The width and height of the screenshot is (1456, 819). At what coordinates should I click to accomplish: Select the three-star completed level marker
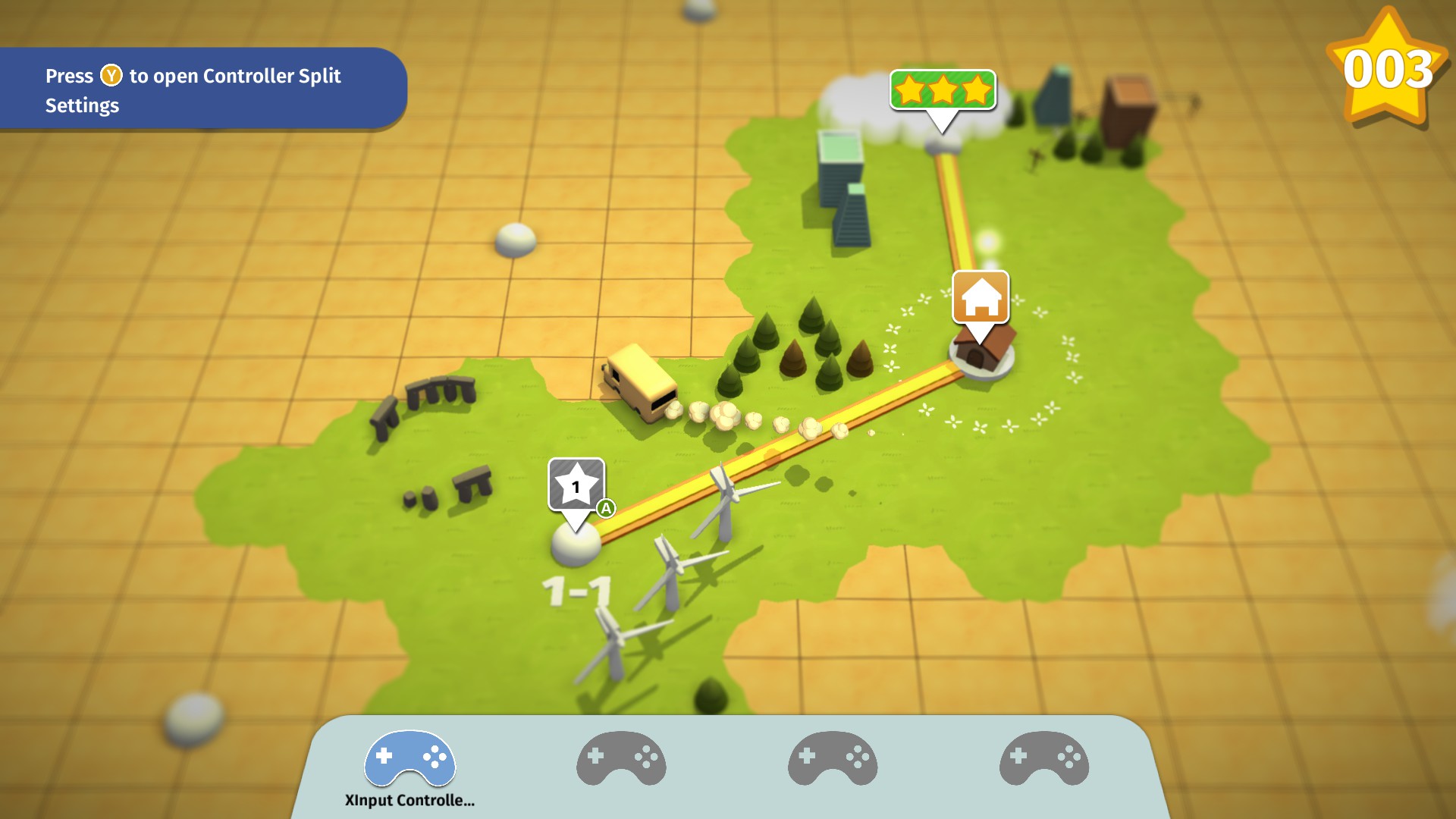tap(943, 90)
